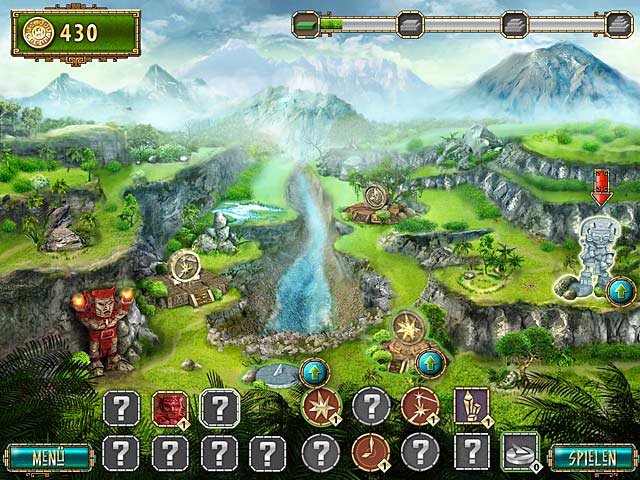
Task: Click the upgrade arrow by the star building
Action: pyautogui.click(x=431, y=363)
